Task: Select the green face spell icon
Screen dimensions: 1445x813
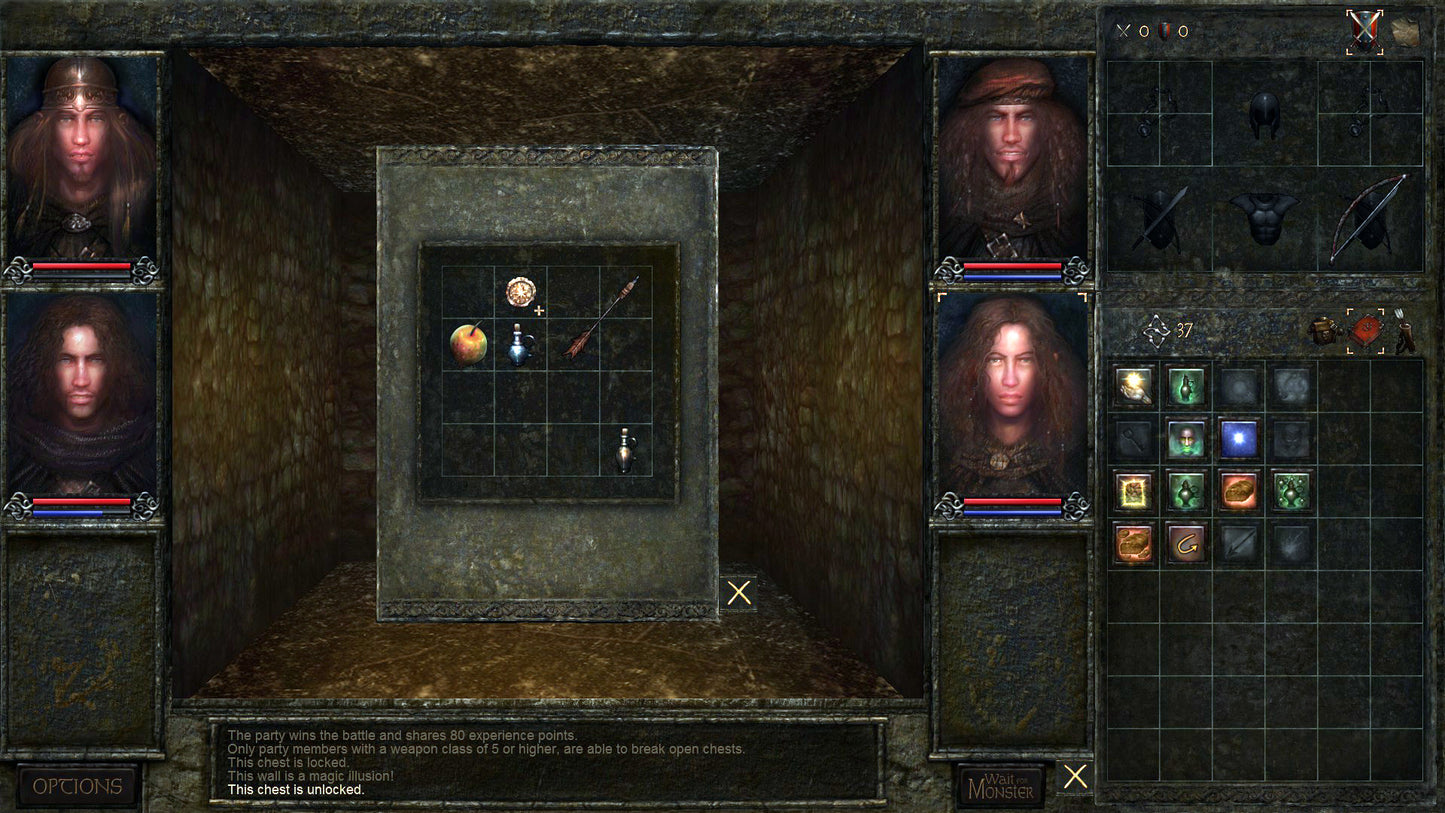Action: coord(1188,438)
